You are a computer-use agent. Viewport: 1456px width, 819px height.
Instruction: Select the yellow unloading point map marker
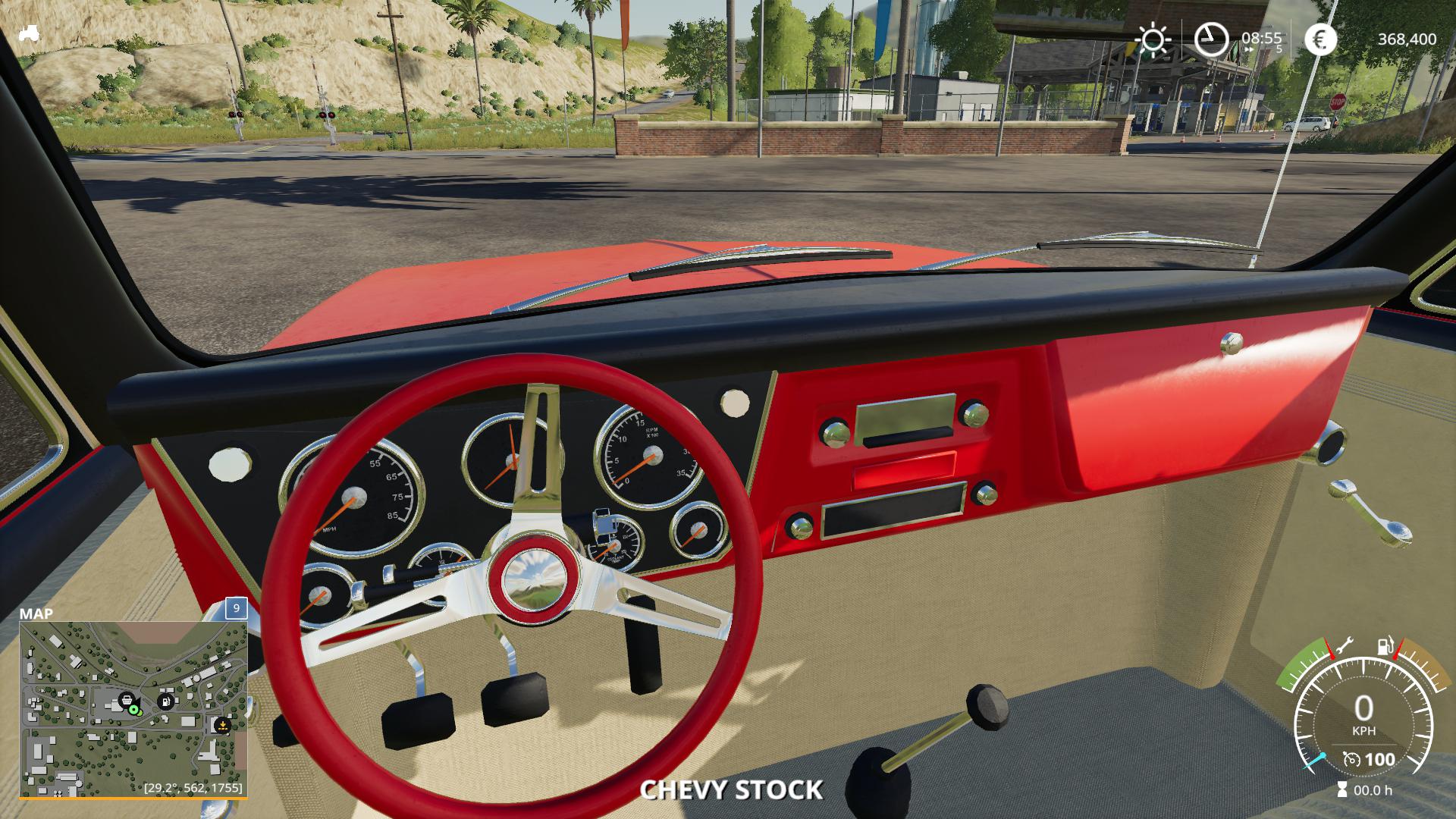click(221, 724)
